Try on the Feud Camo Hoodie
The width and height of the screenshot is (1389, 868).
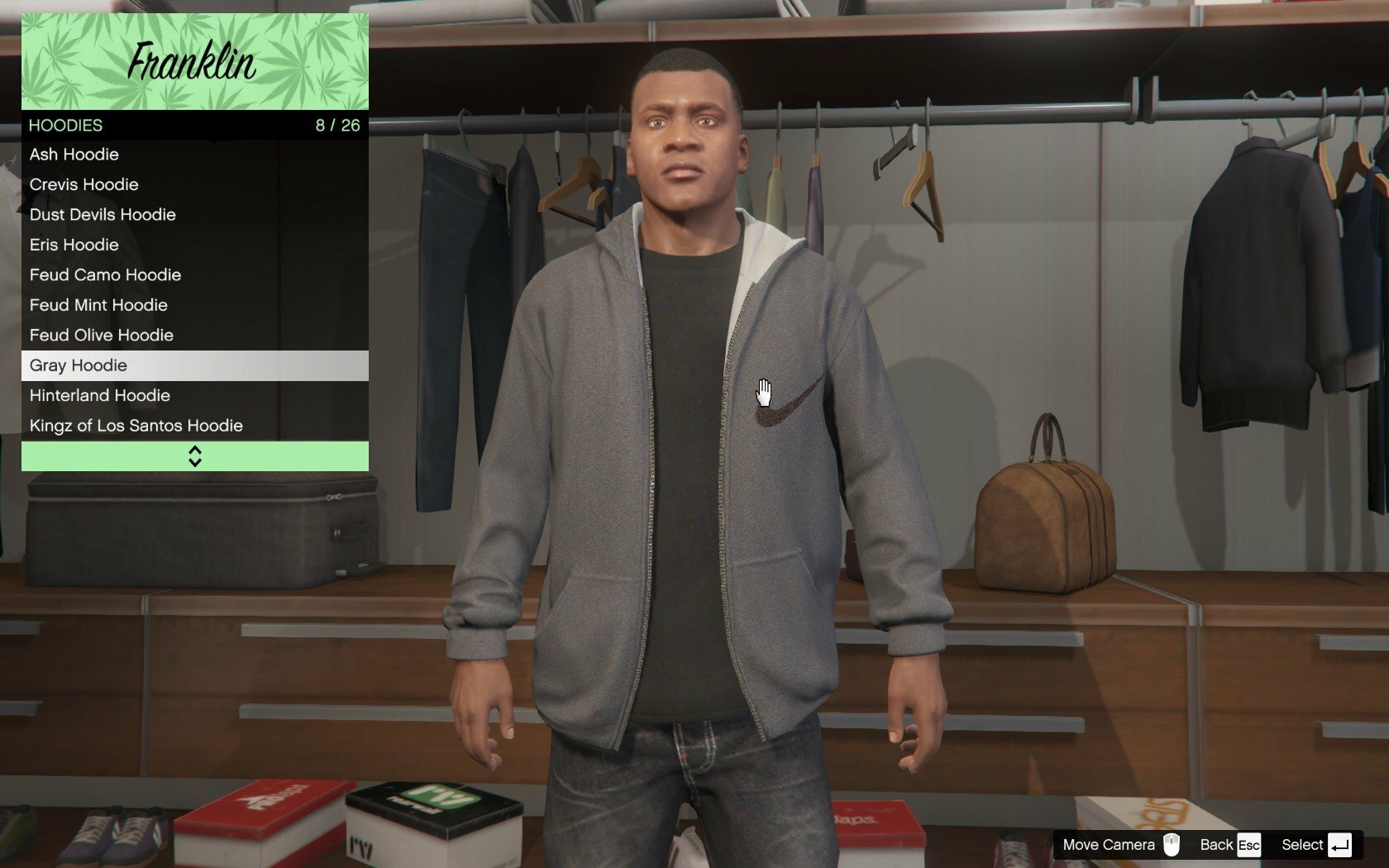[x=194, y=275]
